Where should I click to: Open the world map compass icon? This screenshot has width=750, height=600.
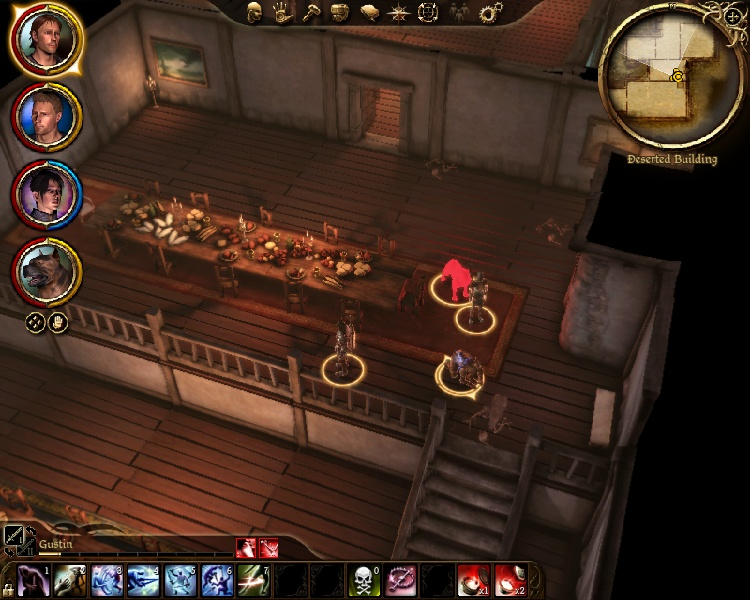(399, 12)
